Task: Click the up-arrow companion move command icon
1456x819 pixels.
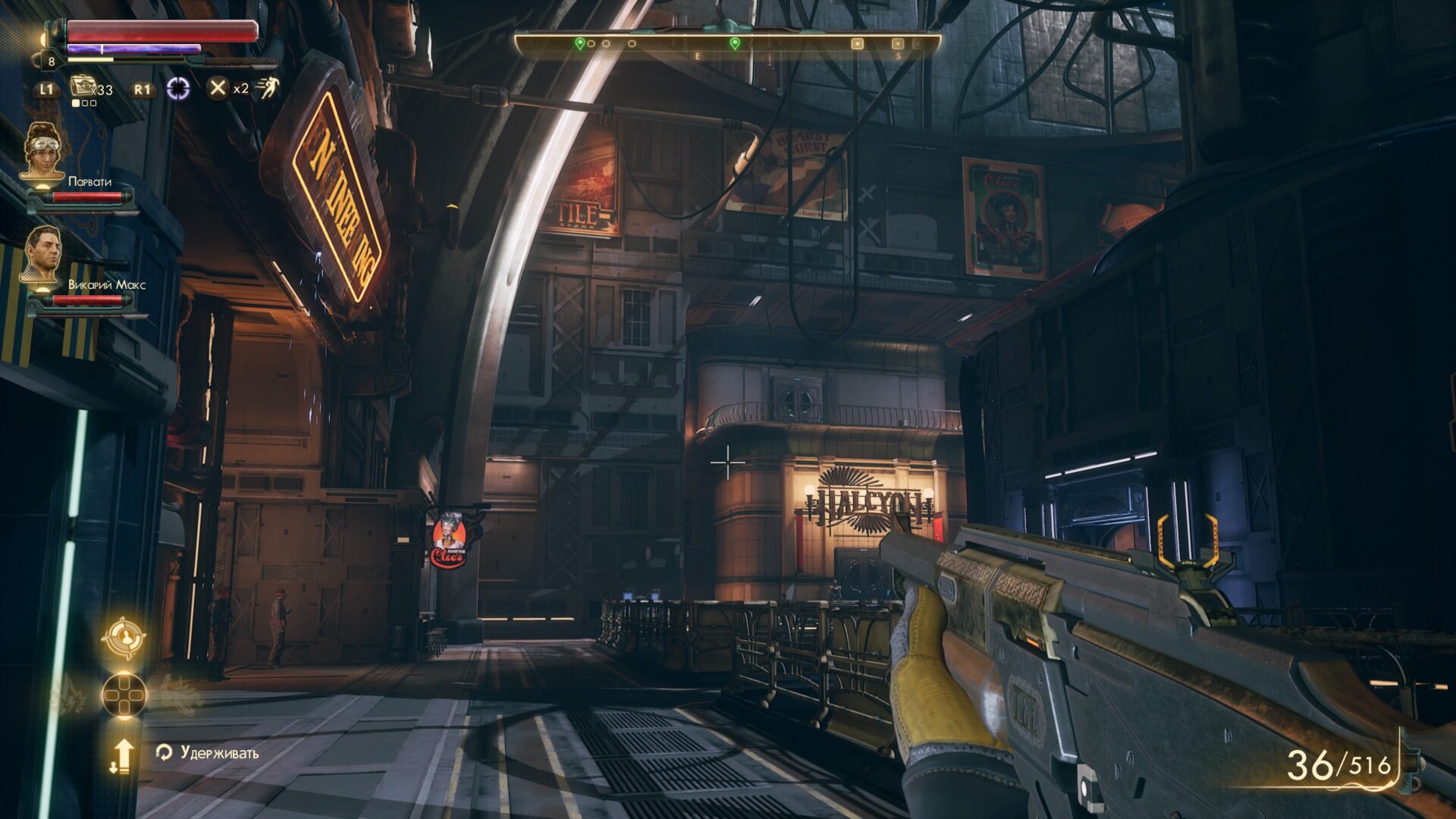Action: click(x=122, y=755)
